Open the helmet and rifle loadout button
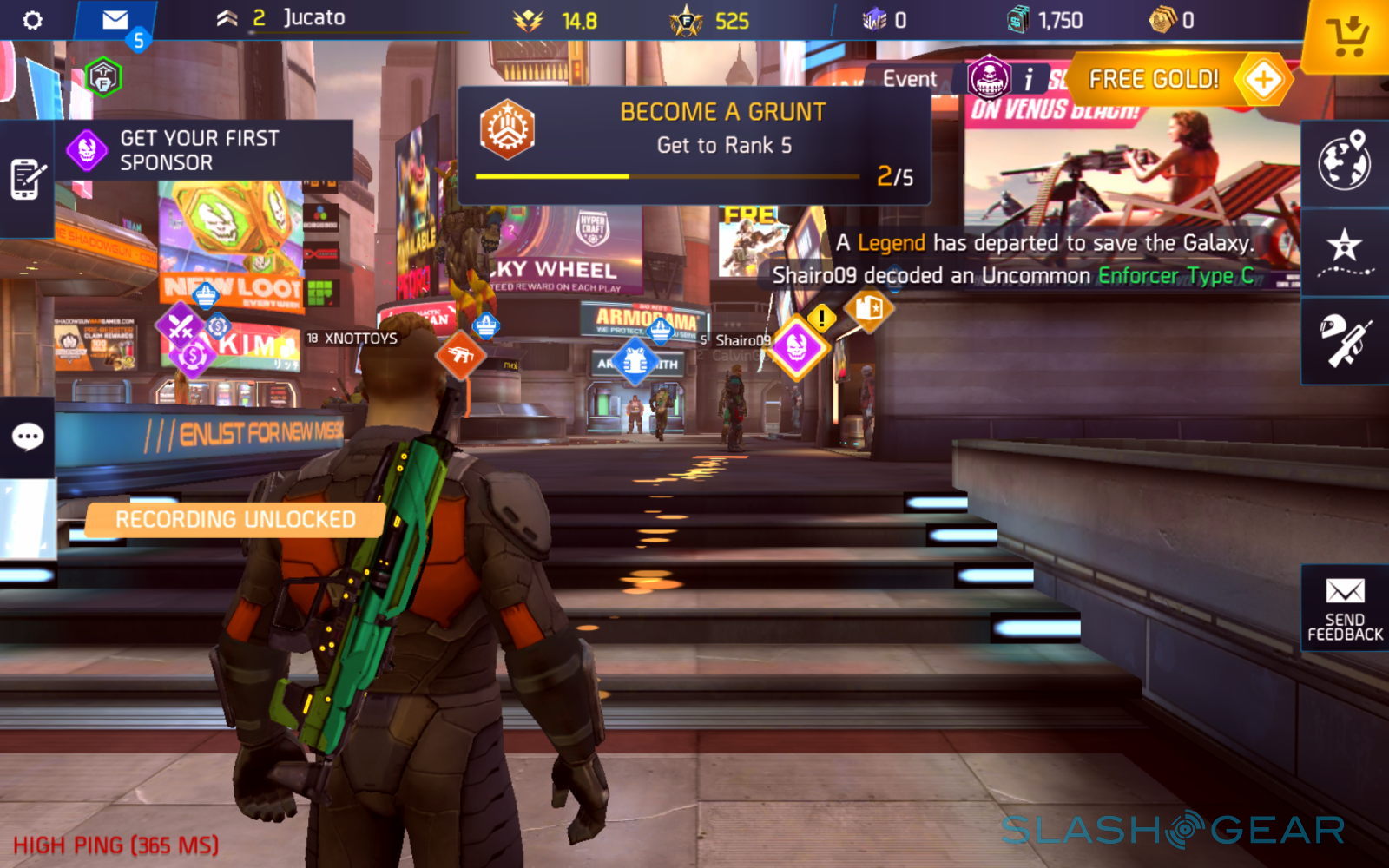The image size is (1389, 868). (x=1344, y=340)
